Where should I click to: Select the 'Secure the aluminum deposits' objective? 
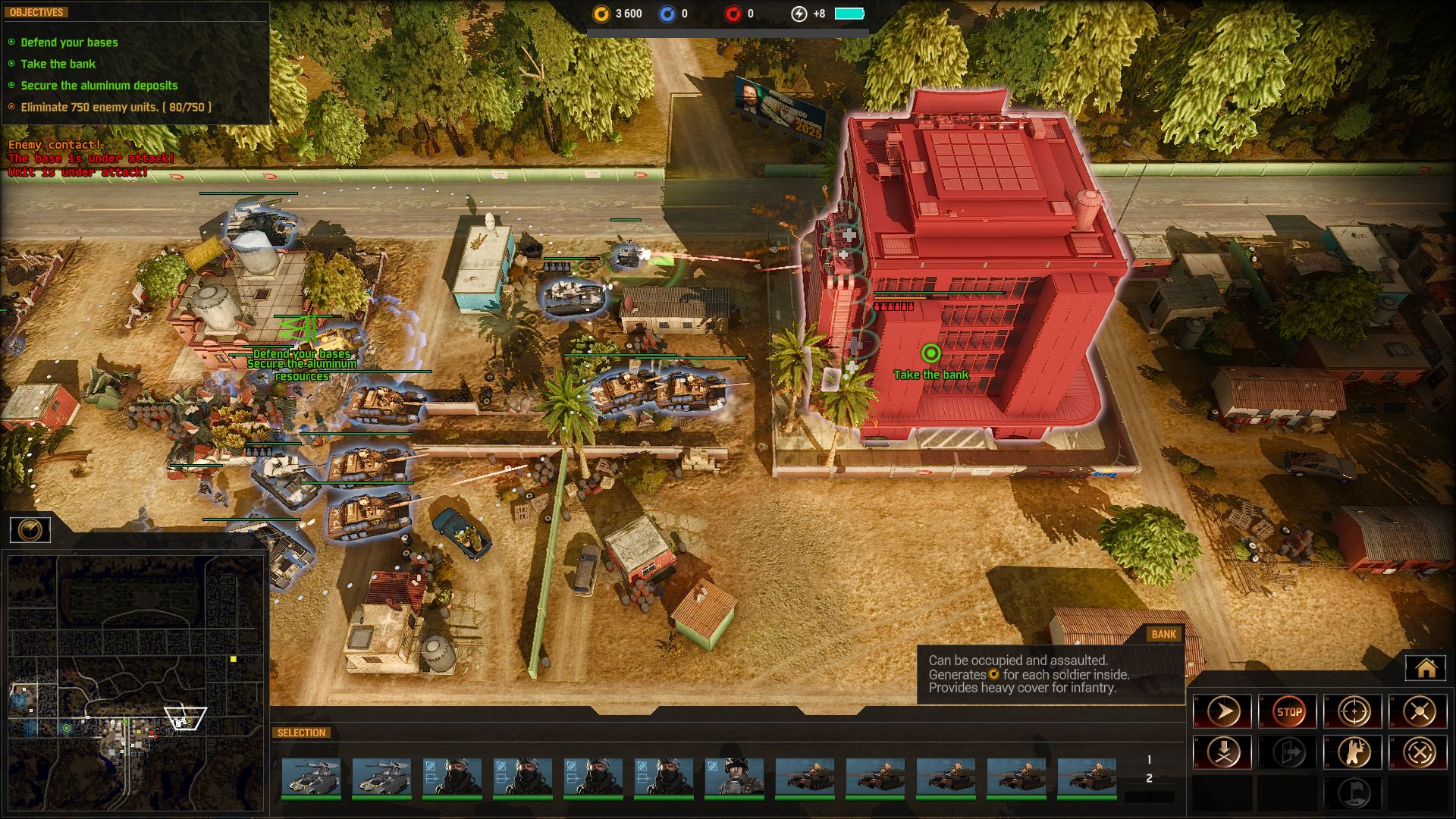99,86
